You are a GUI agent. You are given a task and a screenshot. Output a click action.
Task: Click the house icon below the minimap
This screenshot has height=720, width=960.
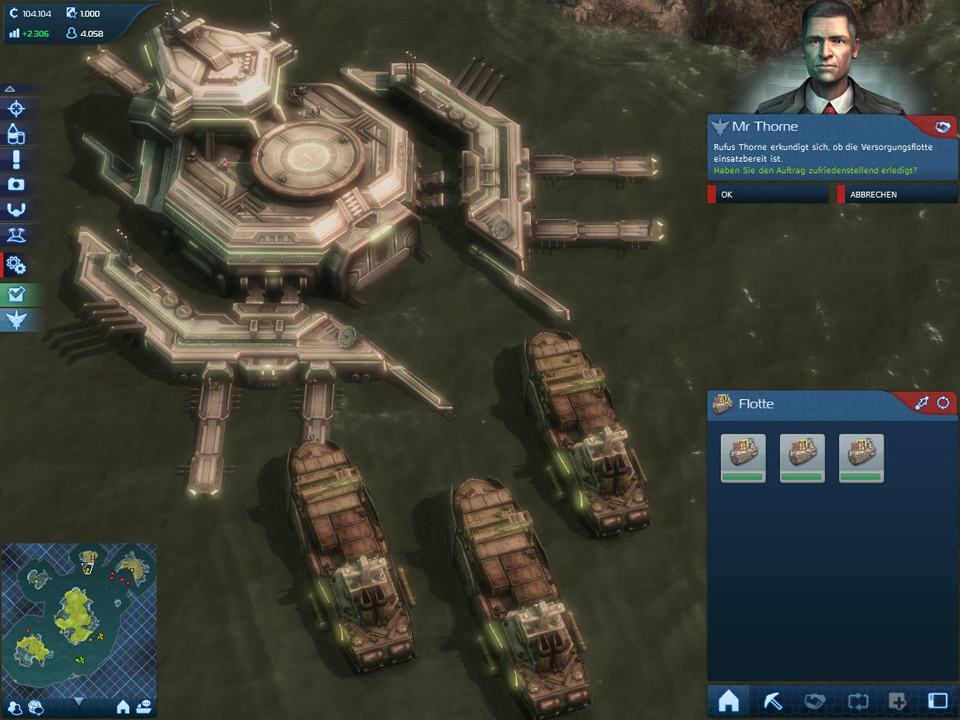click(124, 707)
